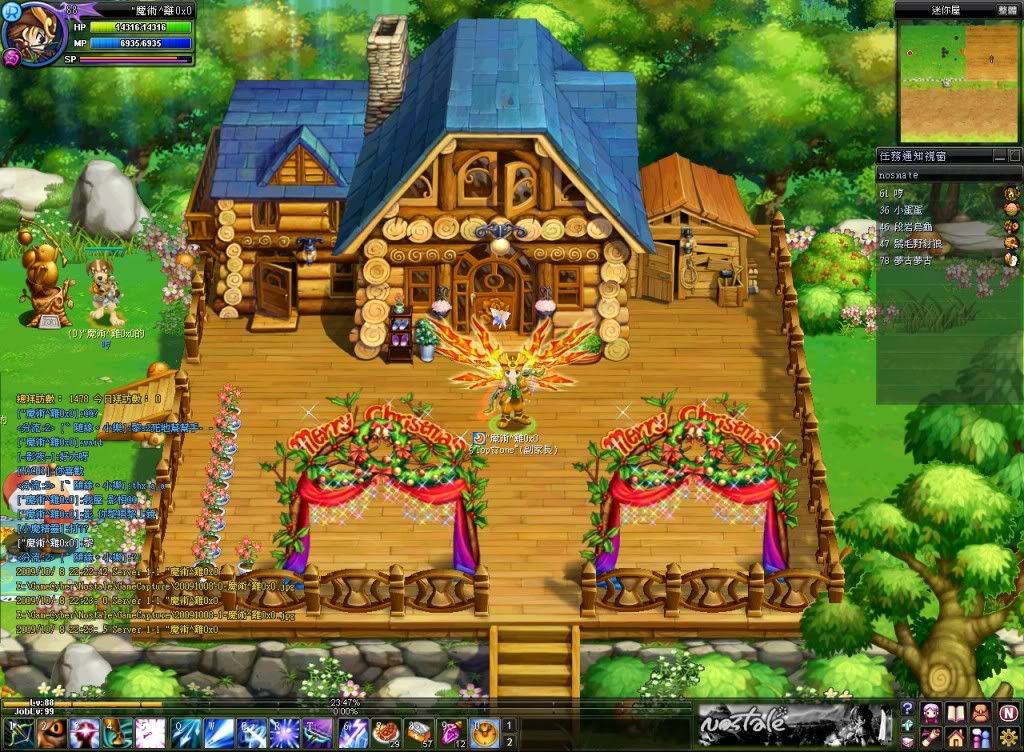1024x752 pixels.
Task: Open the gear settings menu
Action: click(x=1006, y=738)
